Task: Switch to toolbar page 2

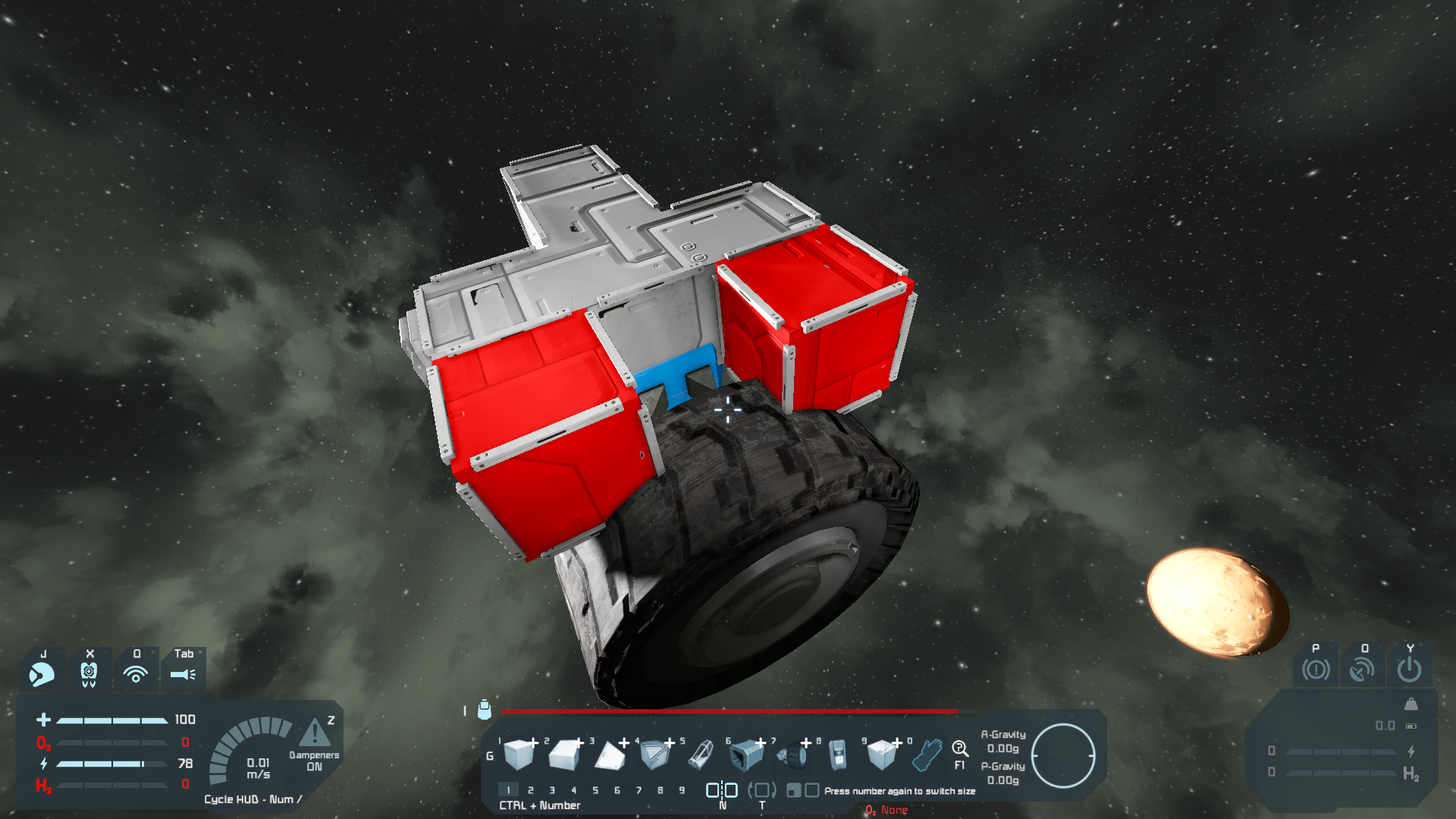Action: [531, 790]
